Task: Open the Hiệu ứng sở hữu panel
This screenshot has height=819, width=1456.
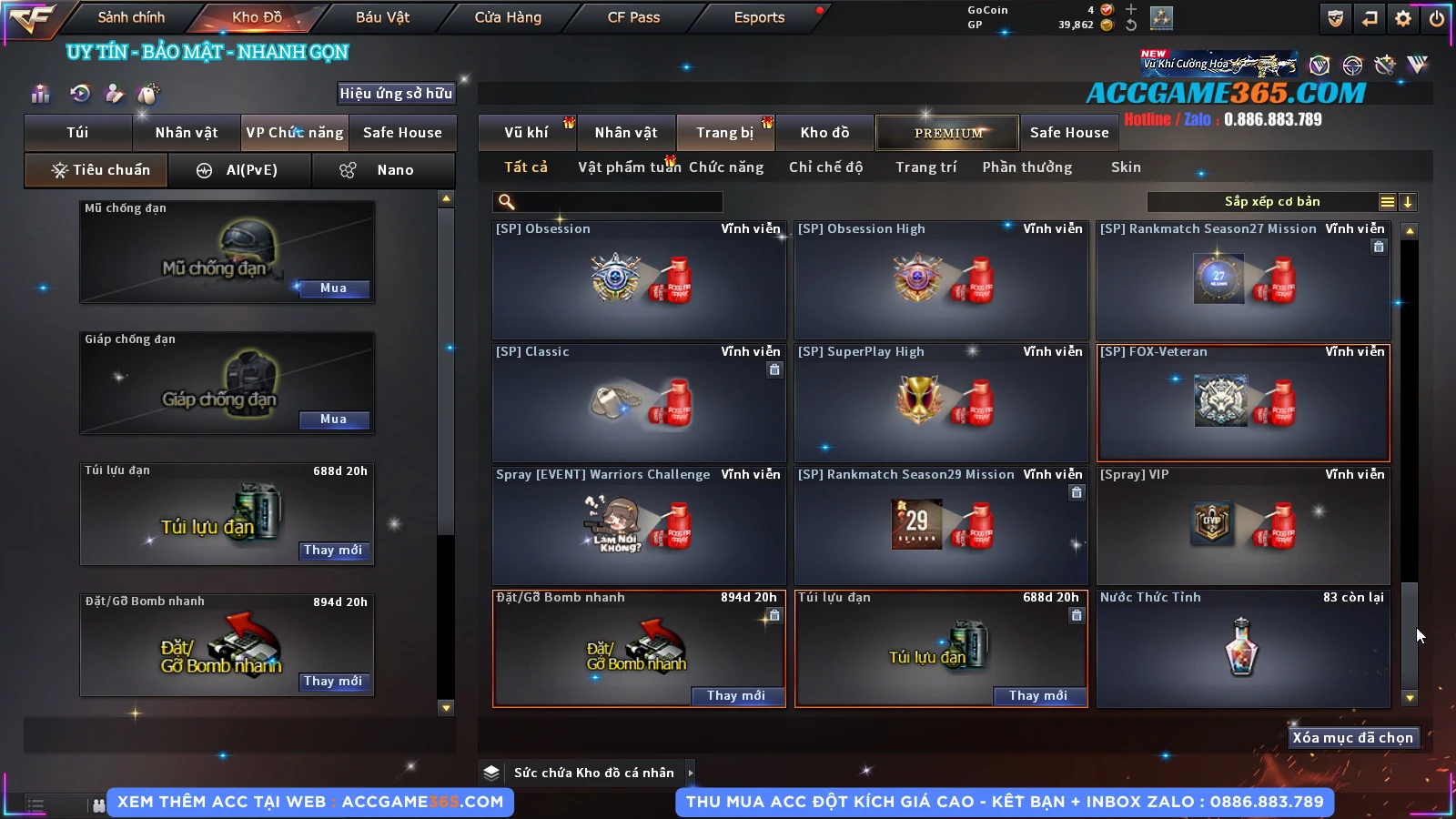Action: [396, 94]
